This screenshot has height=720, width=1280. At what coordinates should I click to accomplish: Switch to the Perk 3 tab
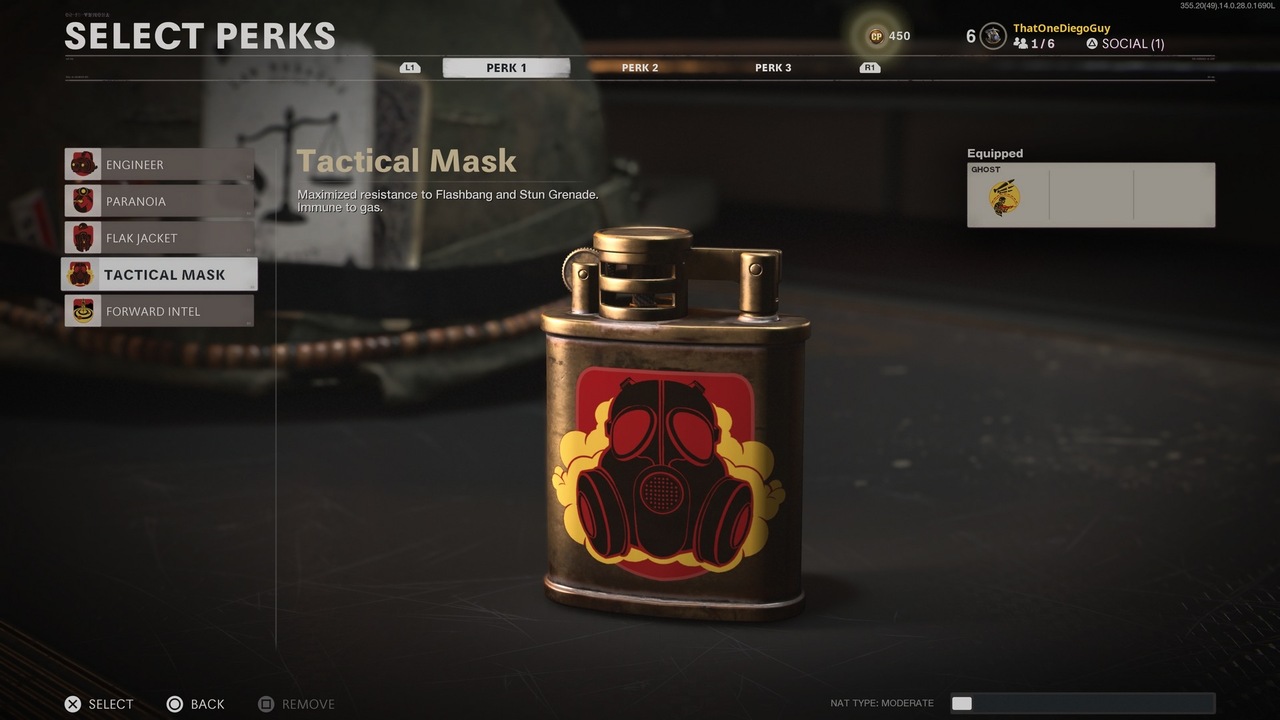773,67
